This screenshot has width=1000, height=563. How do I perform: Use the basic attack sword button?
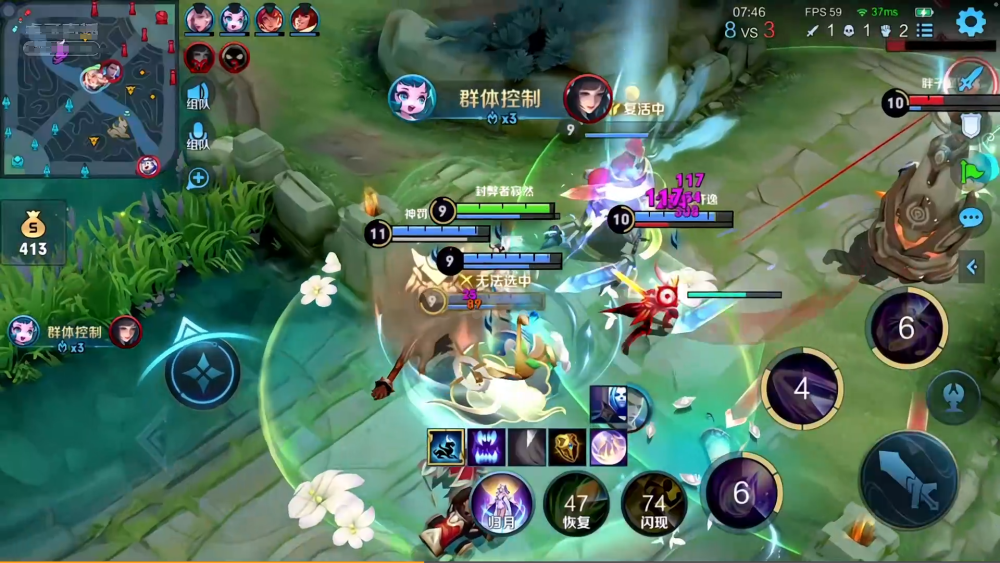click(908, 480)
